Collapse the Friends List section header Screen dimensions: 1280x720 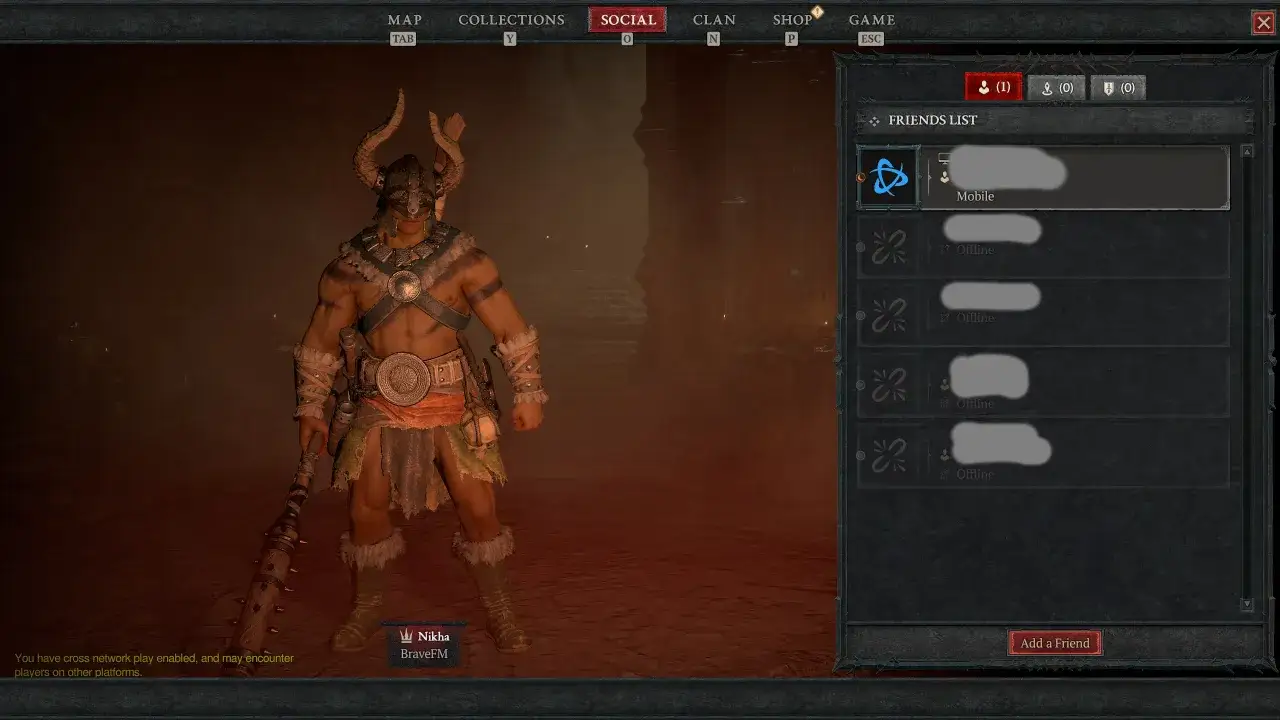[932, 120]
